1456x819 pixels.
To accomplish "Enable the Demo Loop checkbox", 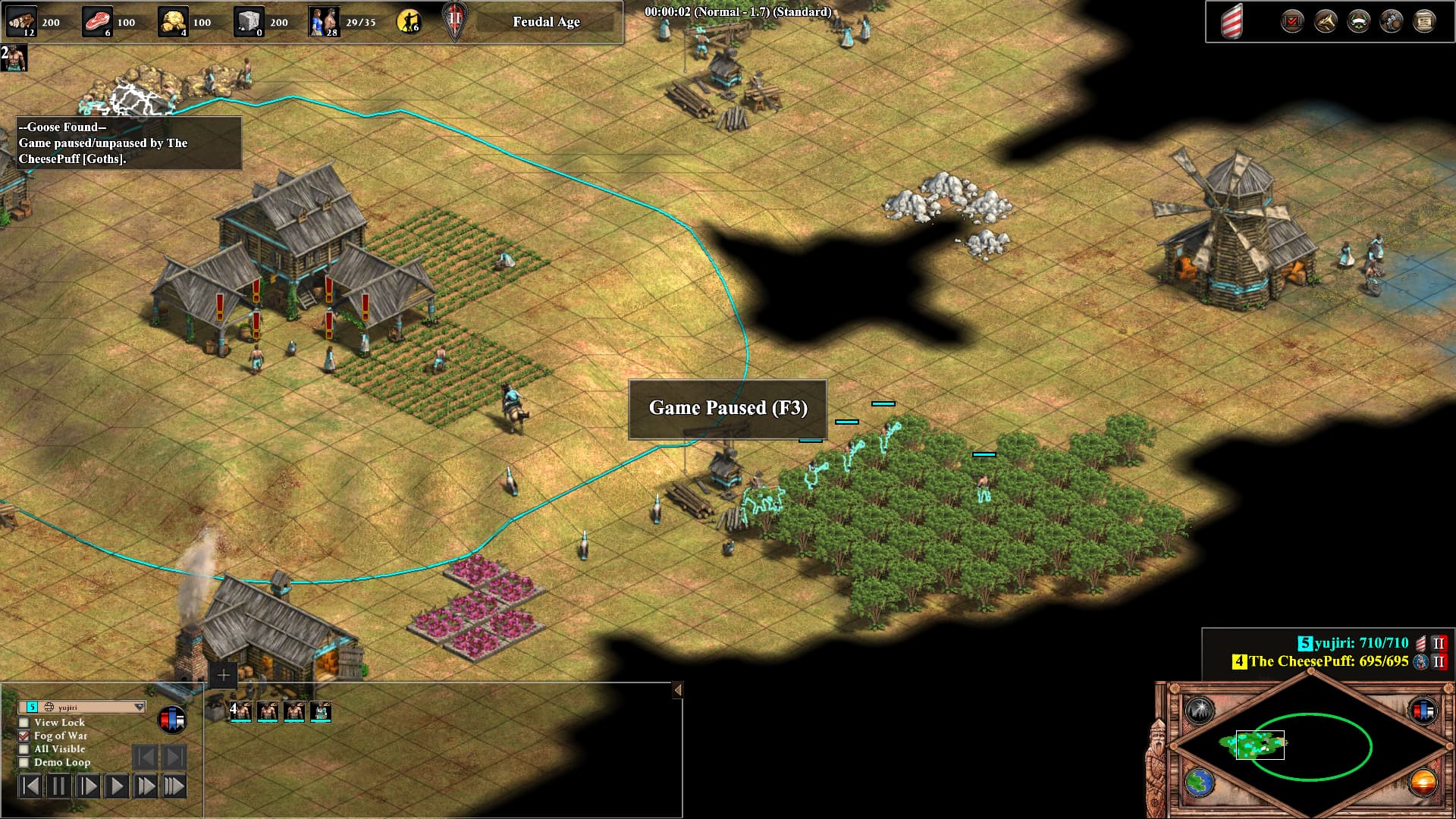I will pos(24,762).
